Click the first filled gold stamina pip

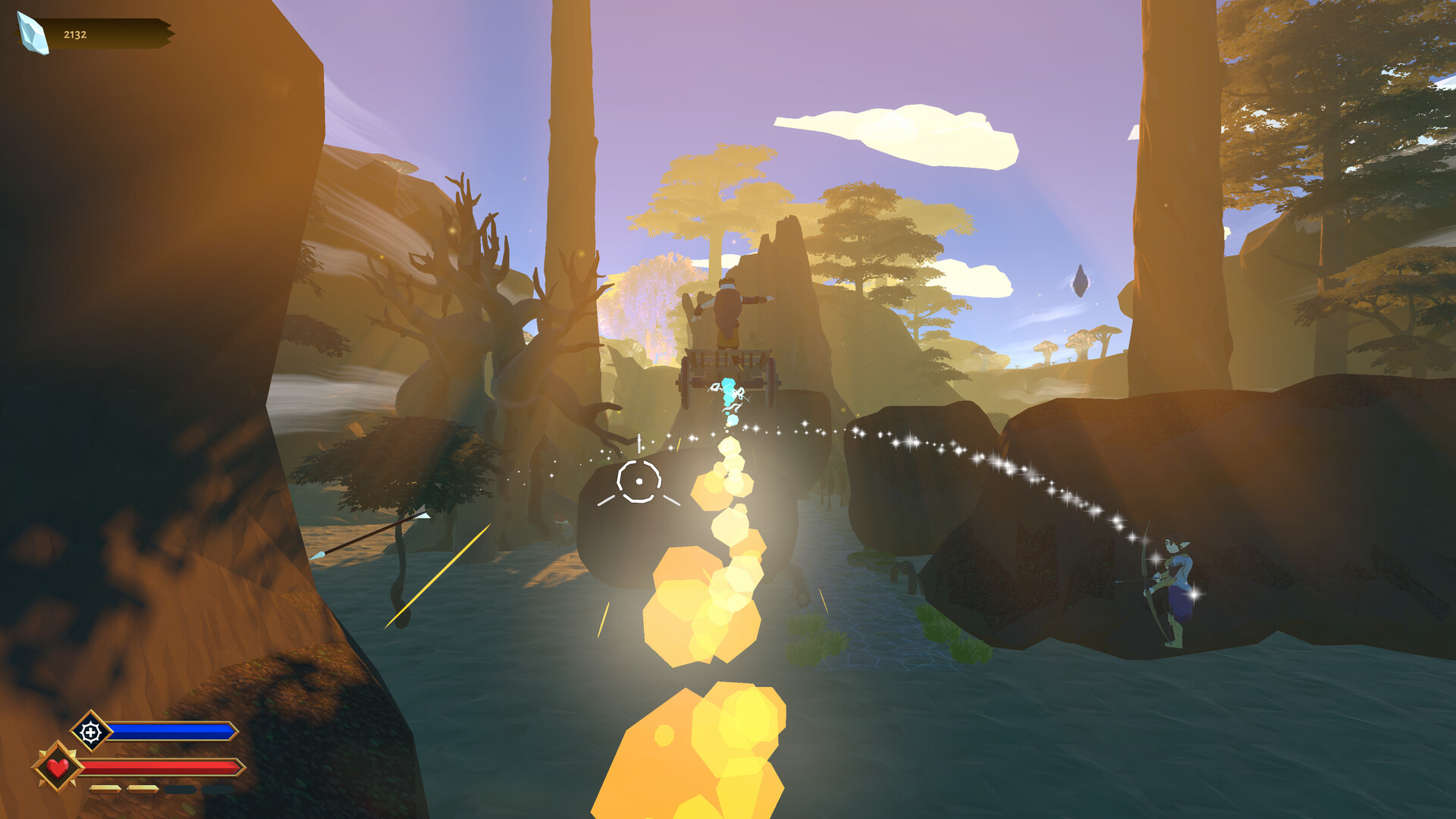tap(105, 789)
